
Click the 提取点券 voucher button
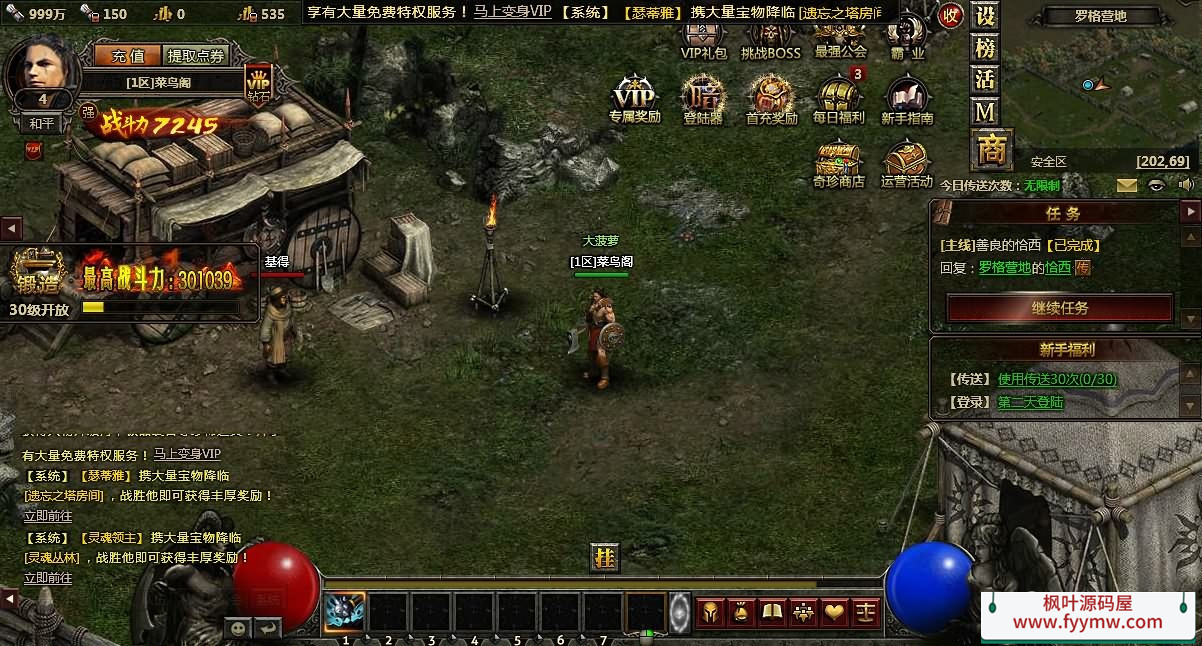[x=196, y=56]
